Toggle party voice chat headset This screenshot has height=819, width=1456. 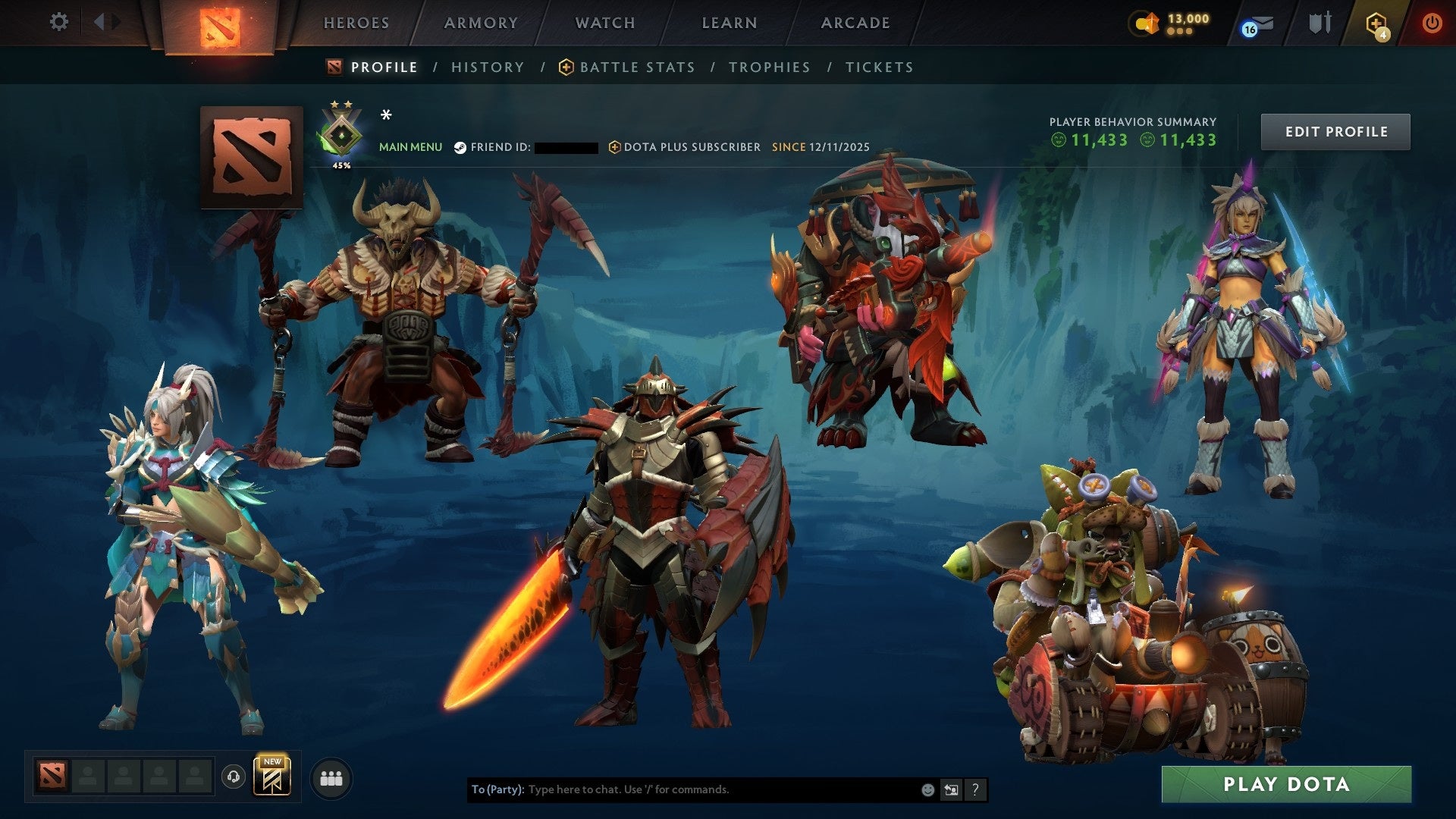click(233, 778)
